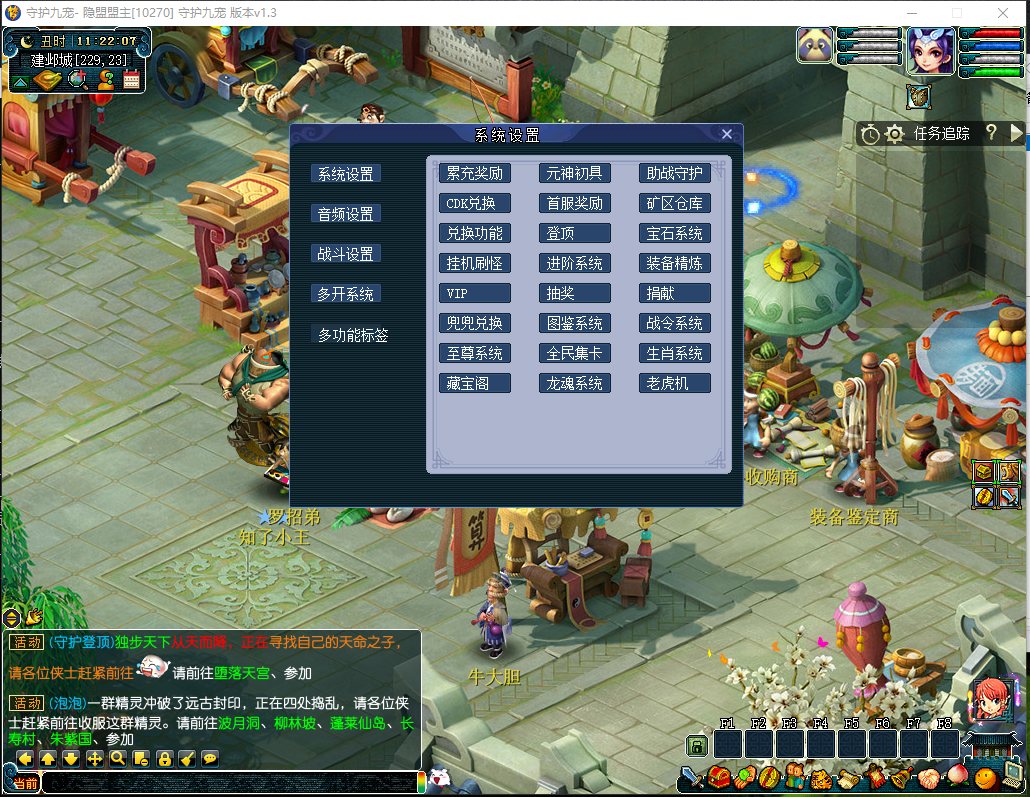
Task: Switch to the 音频设置 tab
Action: coord(346,214)
